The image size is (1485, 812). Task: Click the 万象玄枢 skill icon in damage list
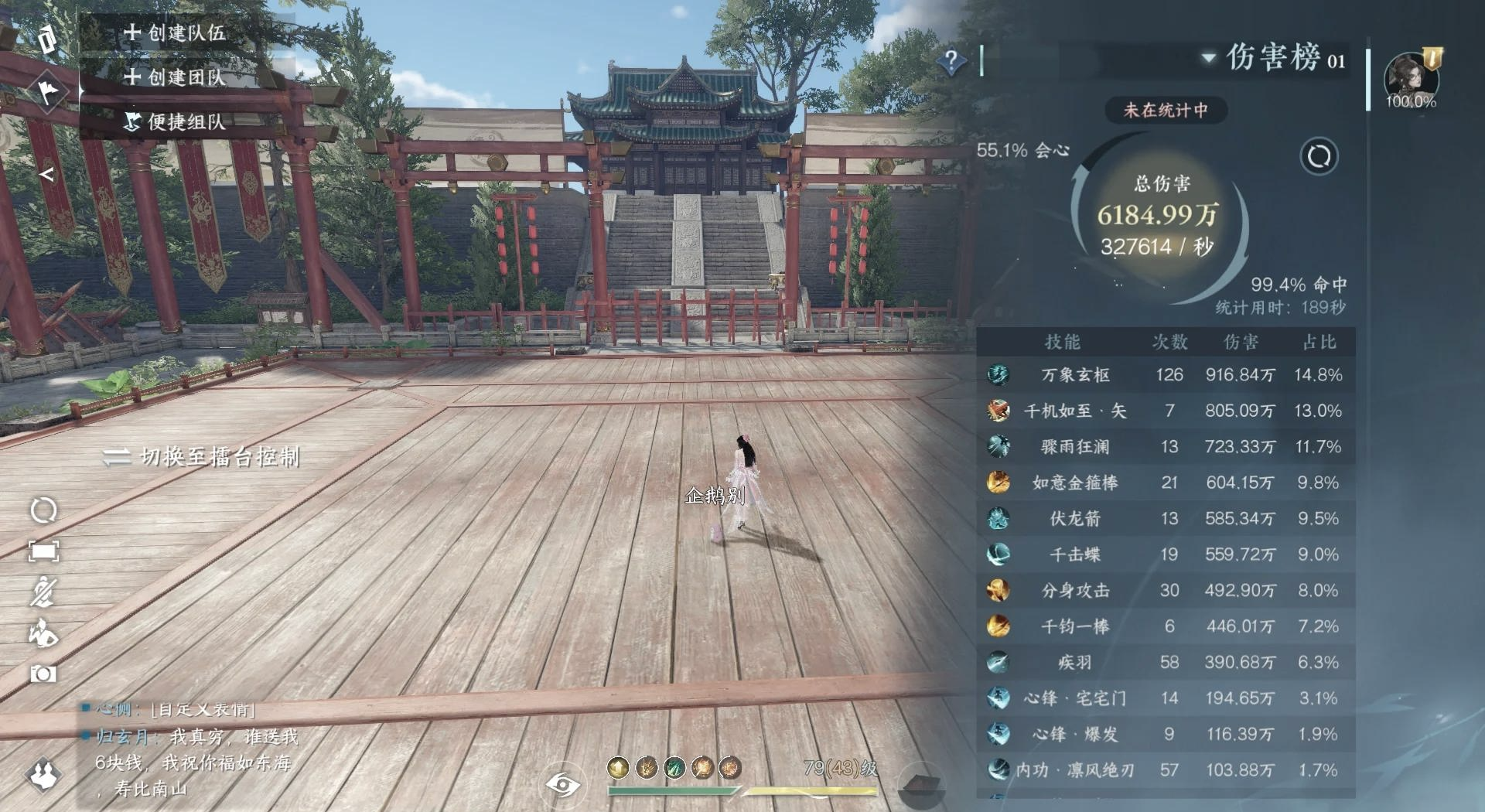pos(1001,376)
